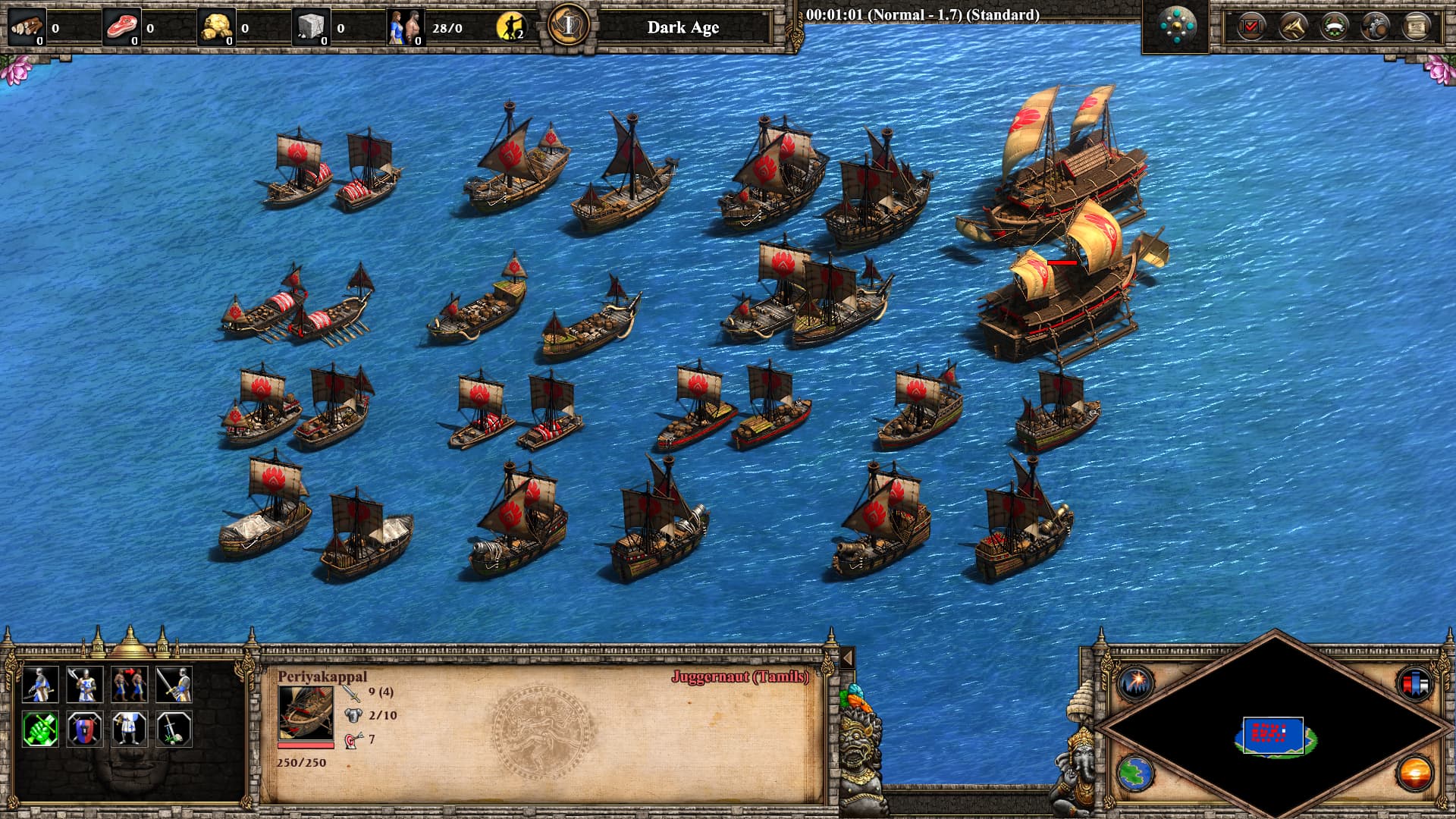This screenshot has height=819, width=1456.
Task: Select the swordsman with raised sword command
Action: 174,684
